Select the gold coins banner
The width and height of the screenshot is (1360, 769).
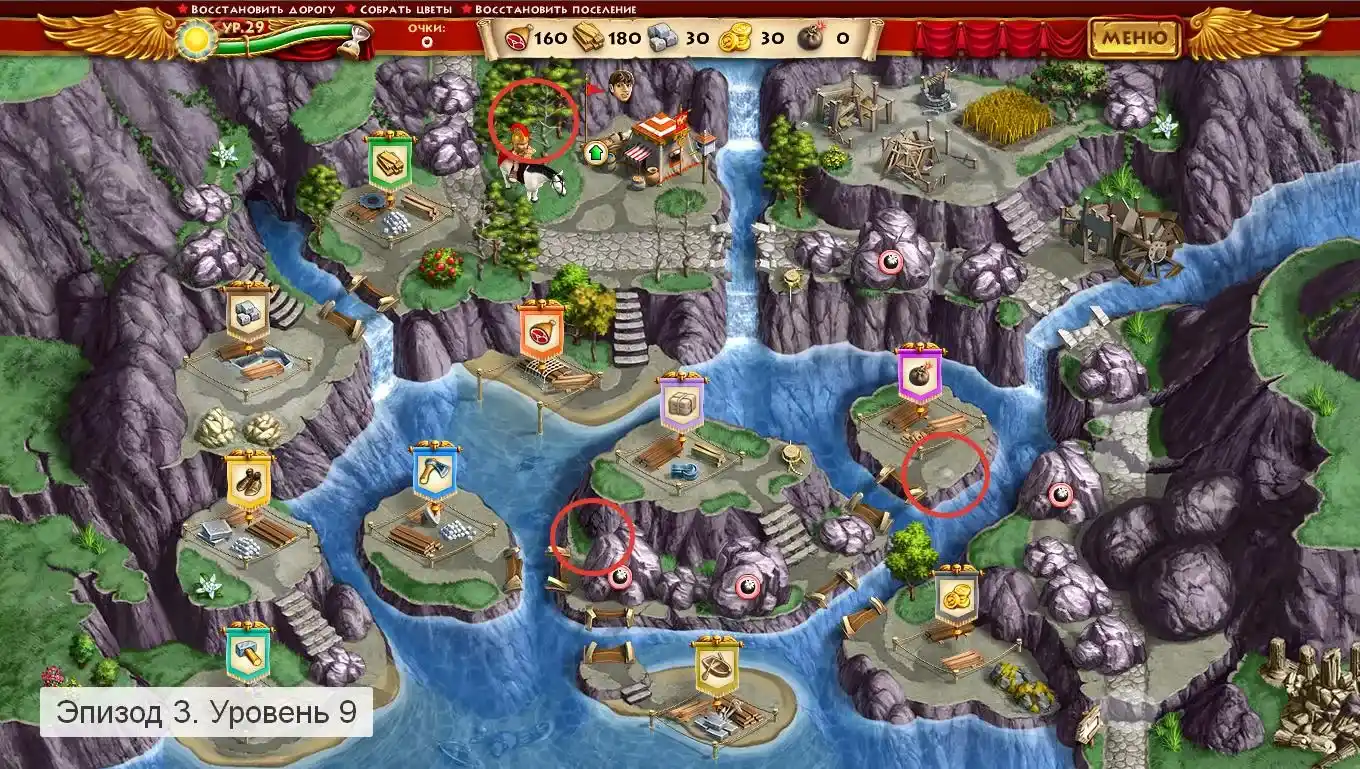[956, 595]
